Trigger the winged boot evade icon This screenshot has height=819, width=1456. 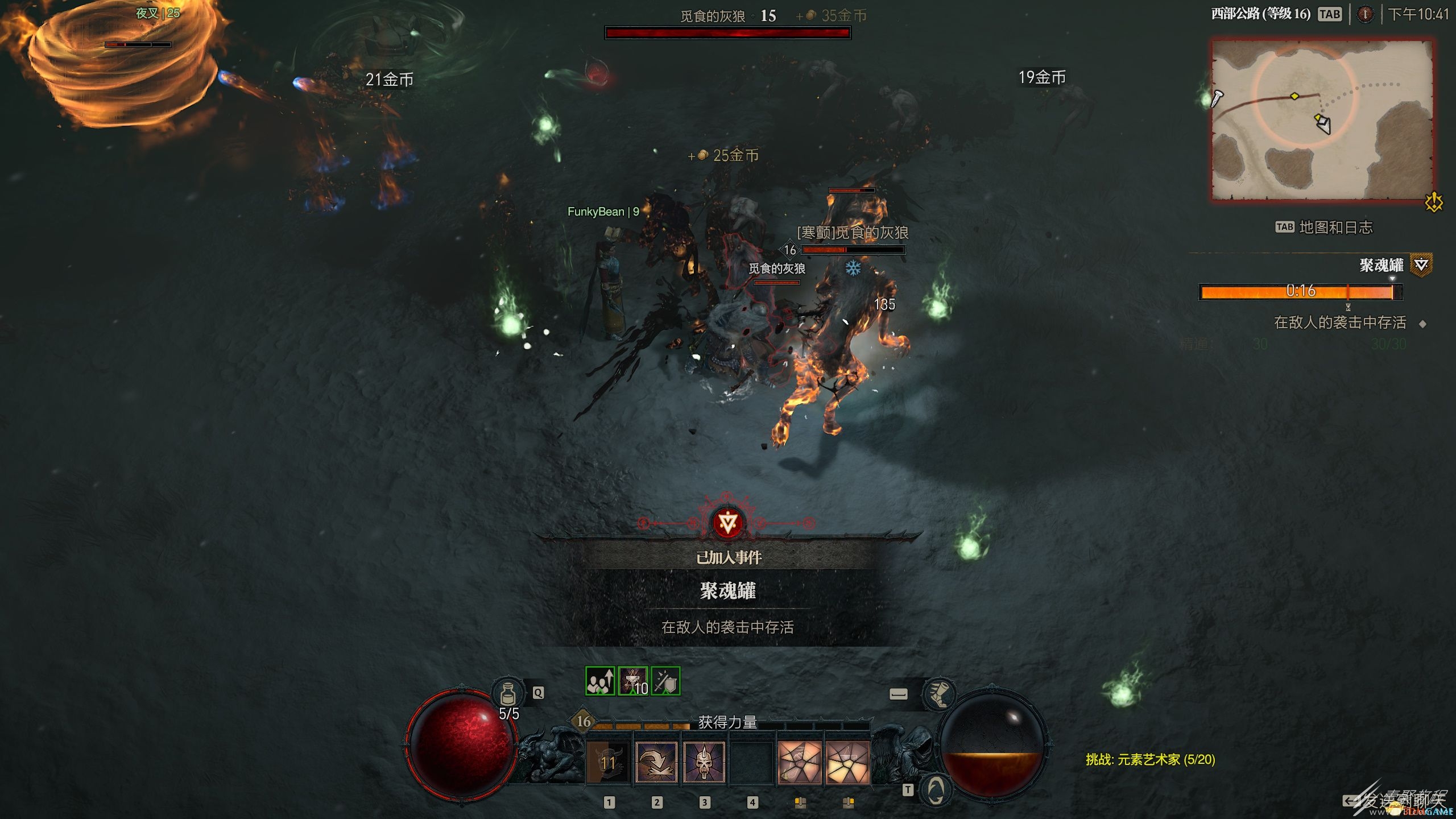[x=938, y=693]
